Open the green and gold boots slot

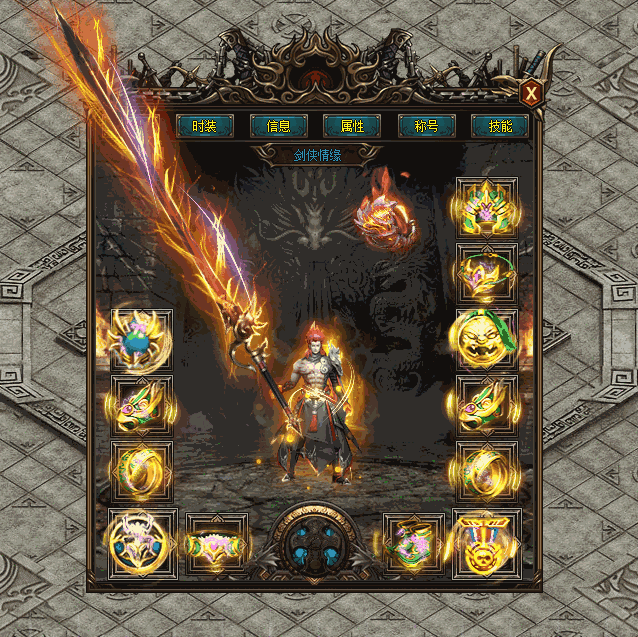pos(414,545)
